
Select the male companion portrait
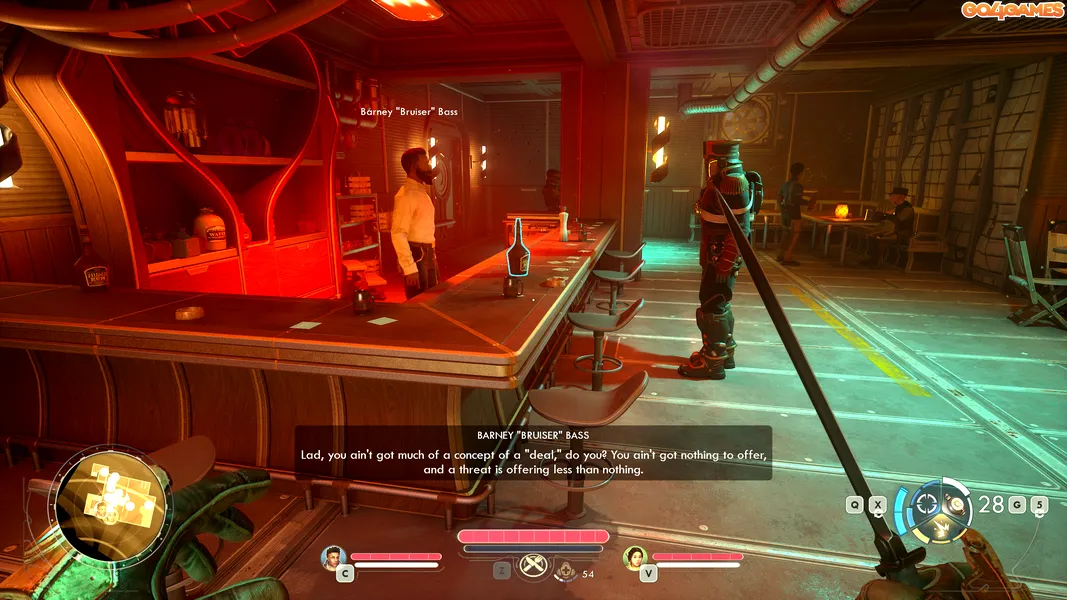coord(334,556)
